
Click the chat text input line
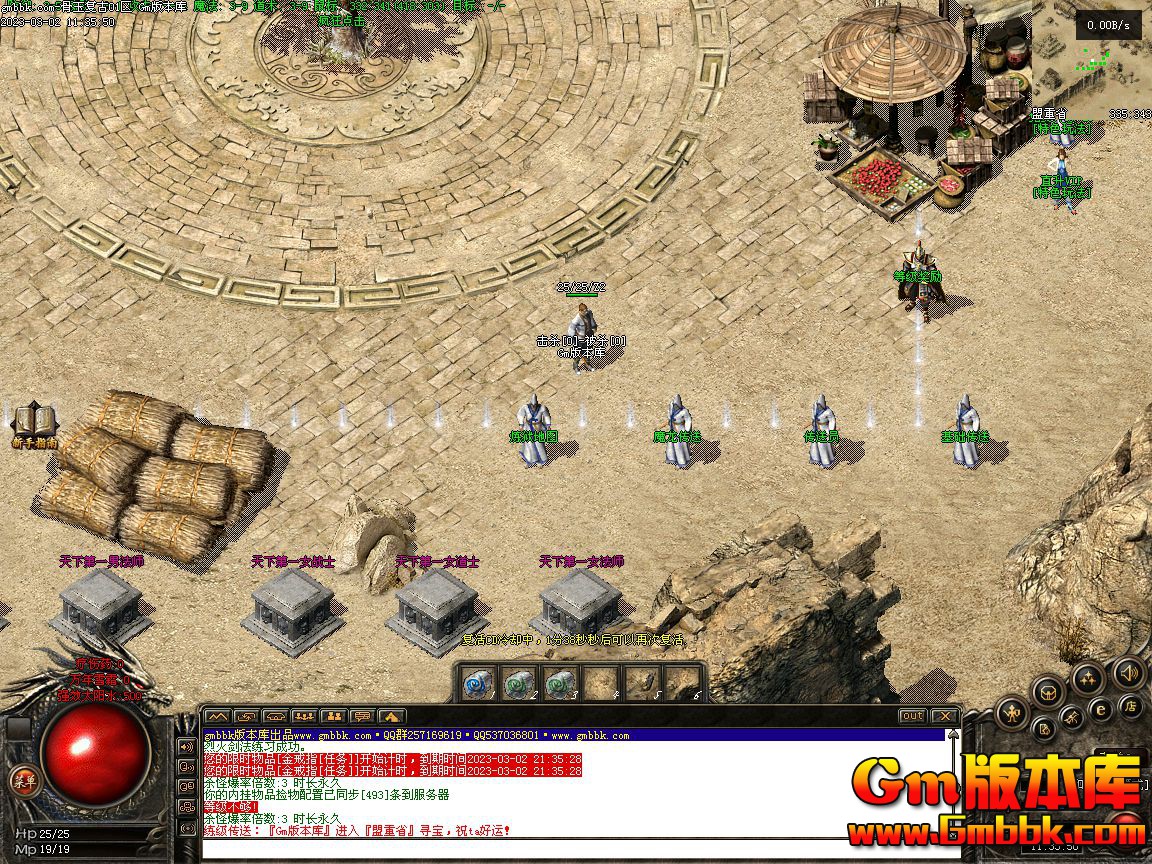(x=570, y=849)
